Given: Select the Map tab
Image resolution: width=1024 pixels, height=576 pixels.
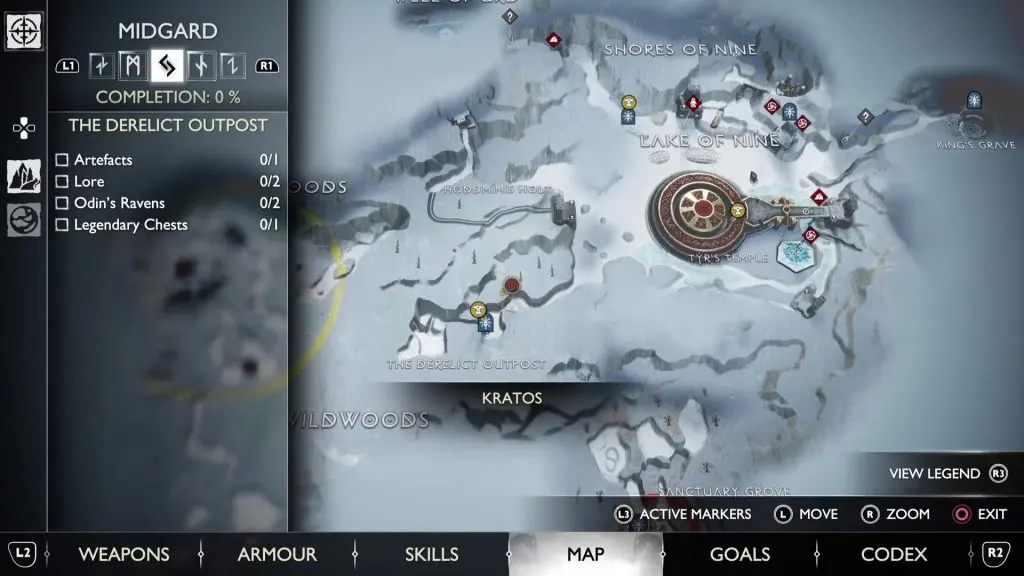Looking at the screenshot, I should 585,554.
